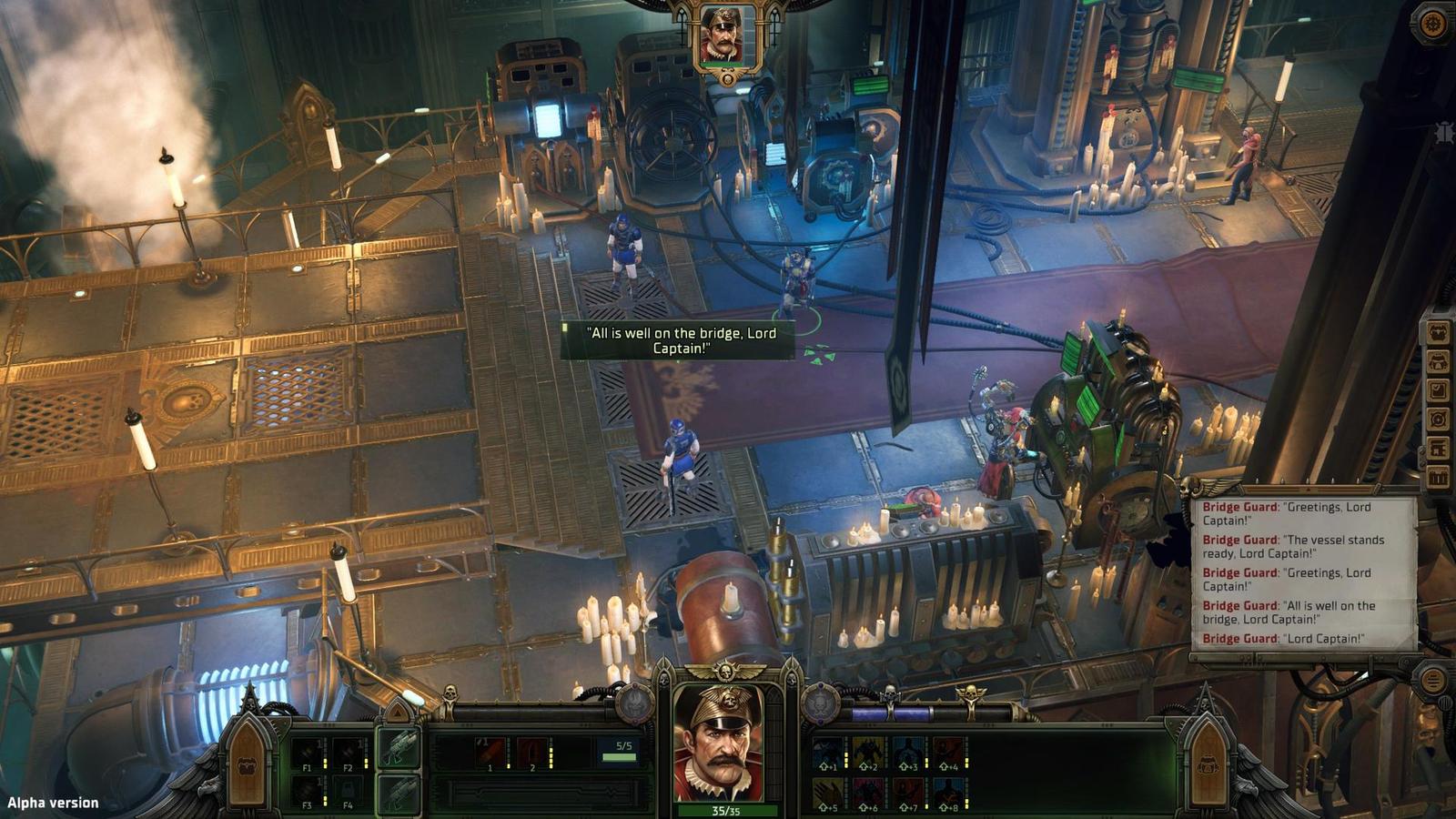The width and height of the screenshot is (1456, 819).
Task: Open the fifth side menu icon
Action: [1438, 449]
